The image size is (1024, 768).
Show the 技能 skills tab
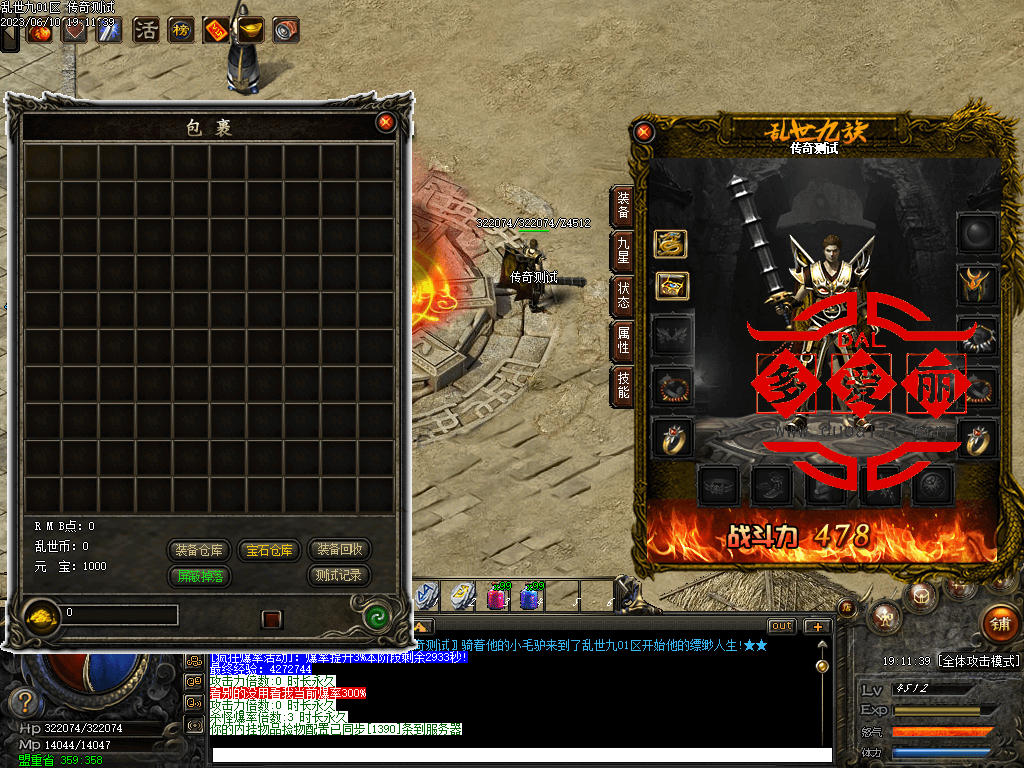point(623,385)
